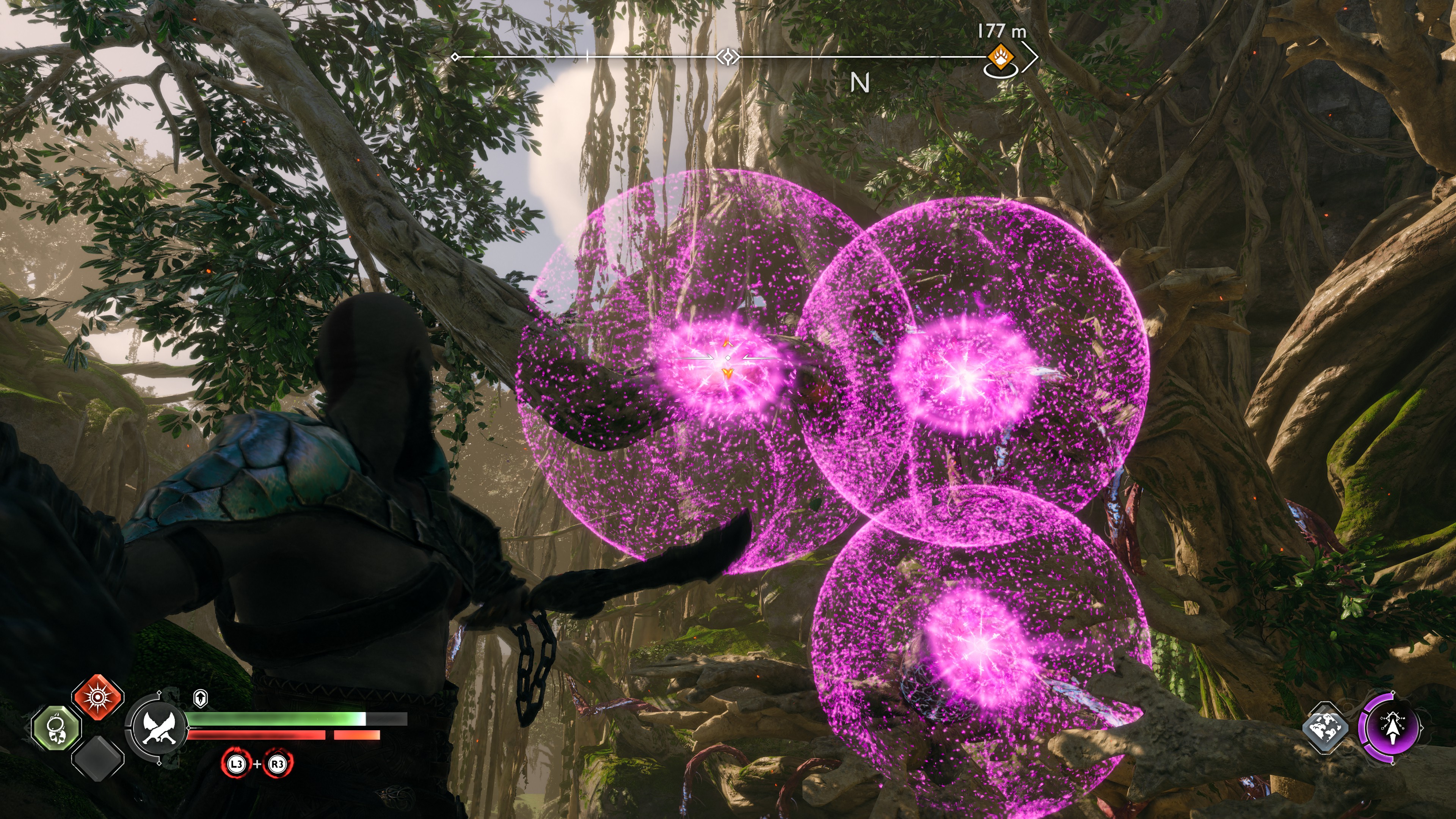Click the small upward arrow buff icon
Image resolution: width=1456 pixels, height=819 pixels.
click(200, 698)
